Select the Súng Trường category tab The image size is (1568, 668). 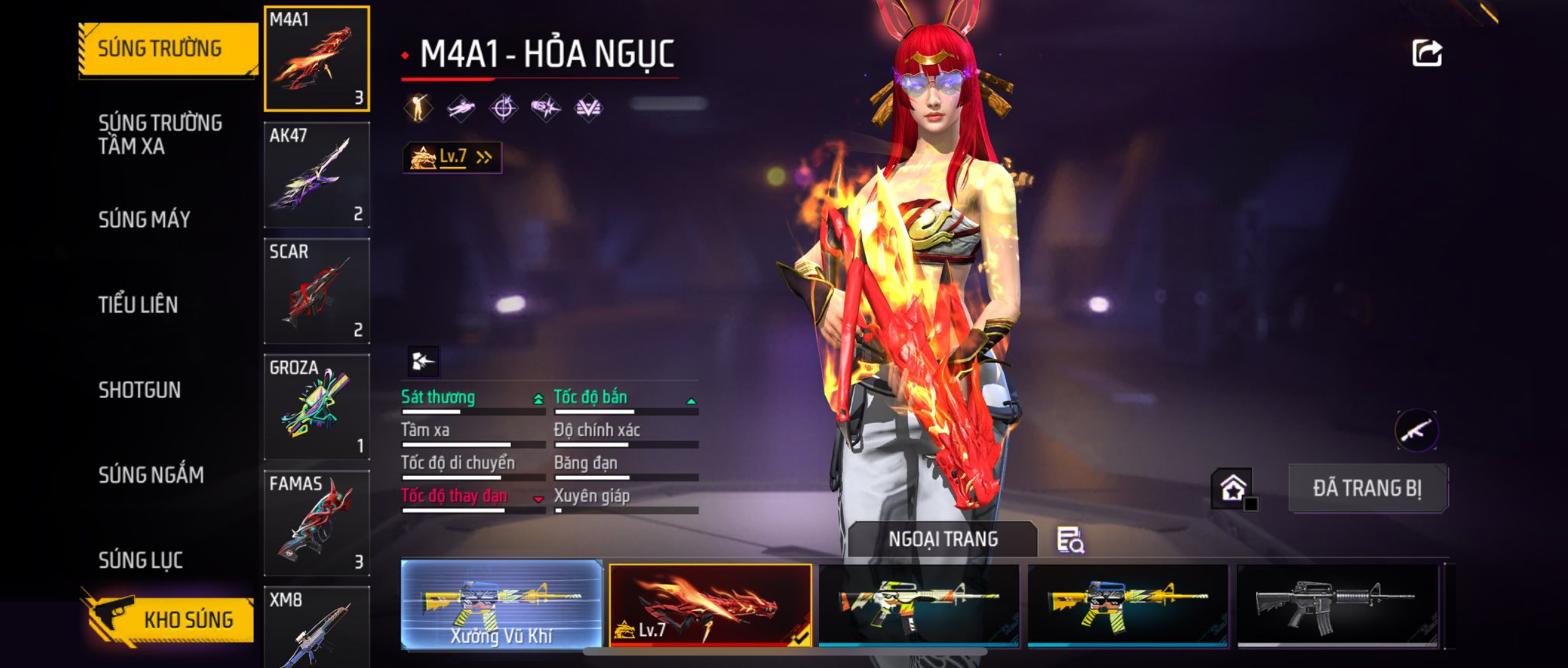pyautogui.click(x=160, y=49)
